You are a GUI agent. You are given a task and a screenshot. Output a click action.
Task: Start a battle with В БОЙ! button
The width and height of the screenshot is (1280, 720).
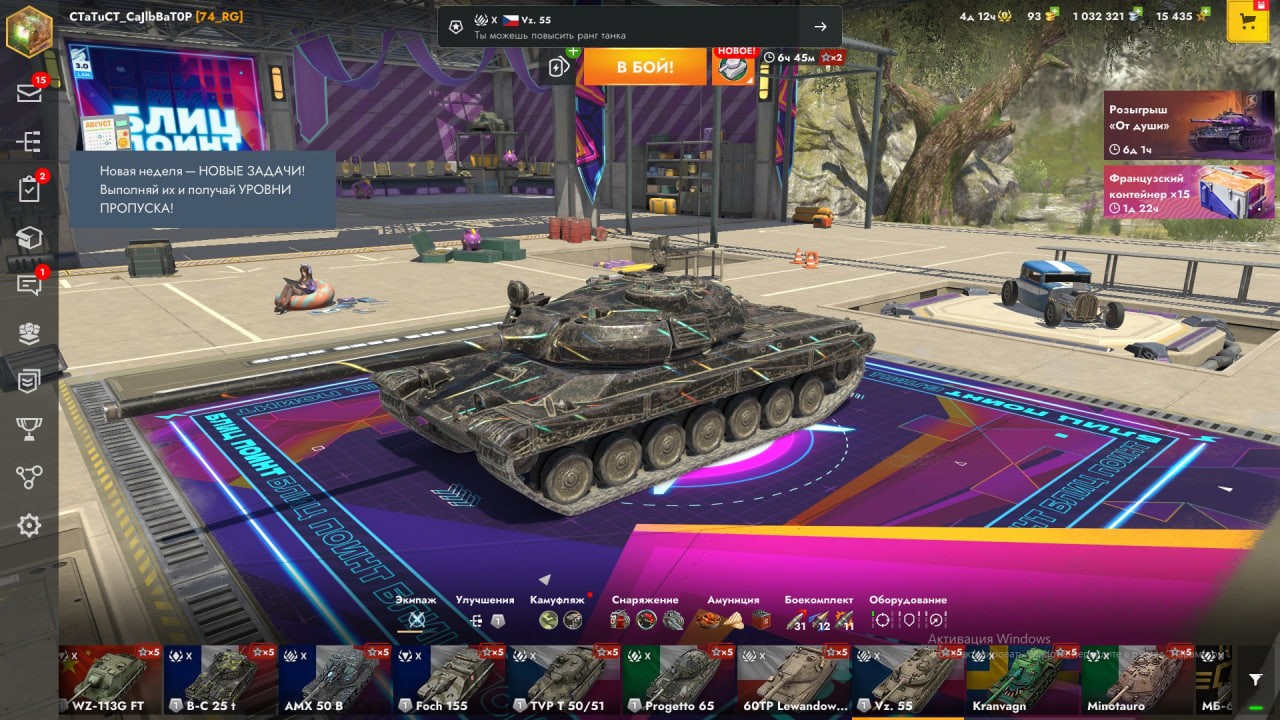pos(645,67)
